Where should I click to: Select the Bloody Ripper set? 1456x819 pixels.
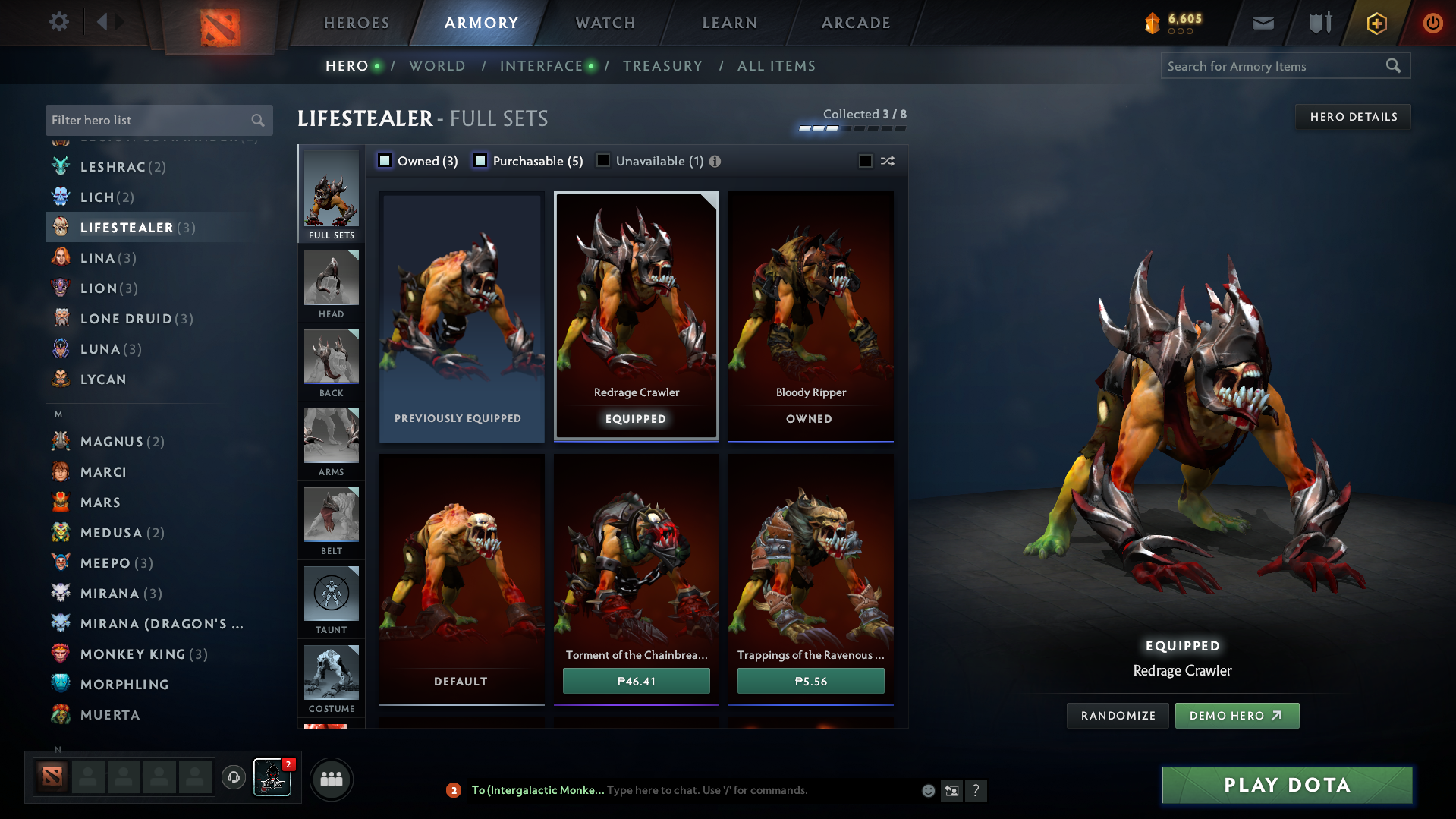(810, 316)
